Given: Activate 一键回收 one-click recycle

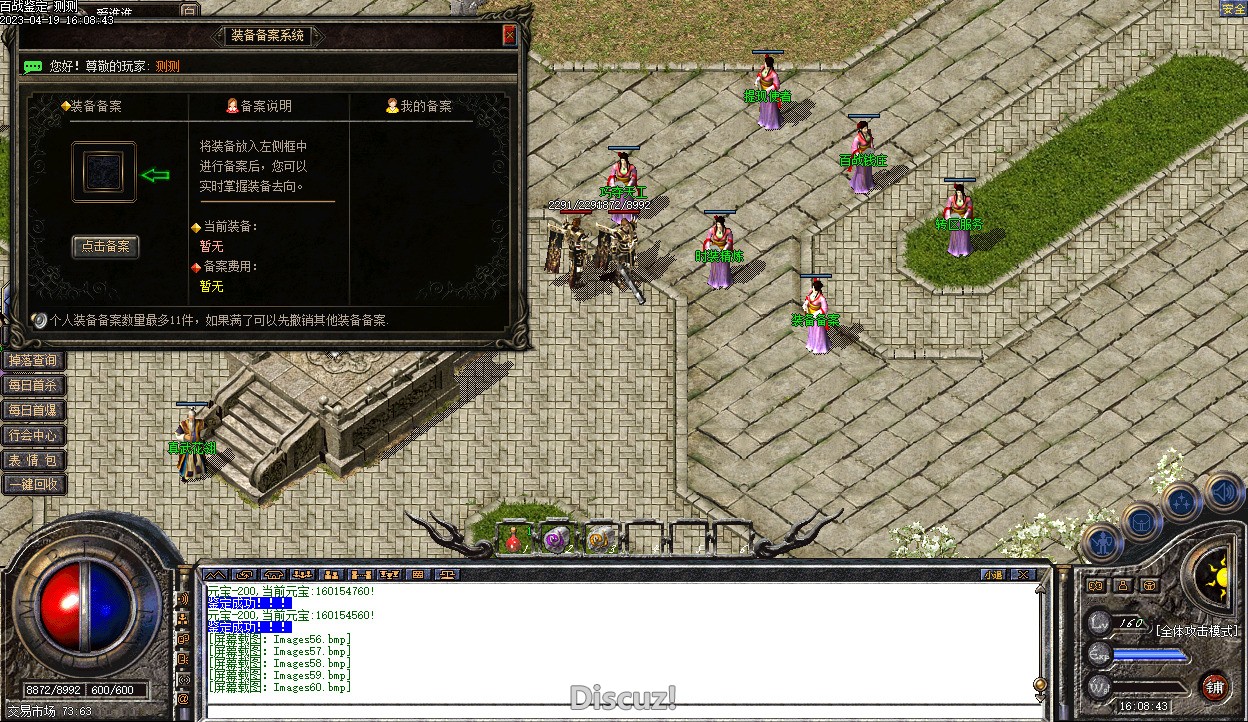Looking at the screenshot, I should [x=33, y=485].
